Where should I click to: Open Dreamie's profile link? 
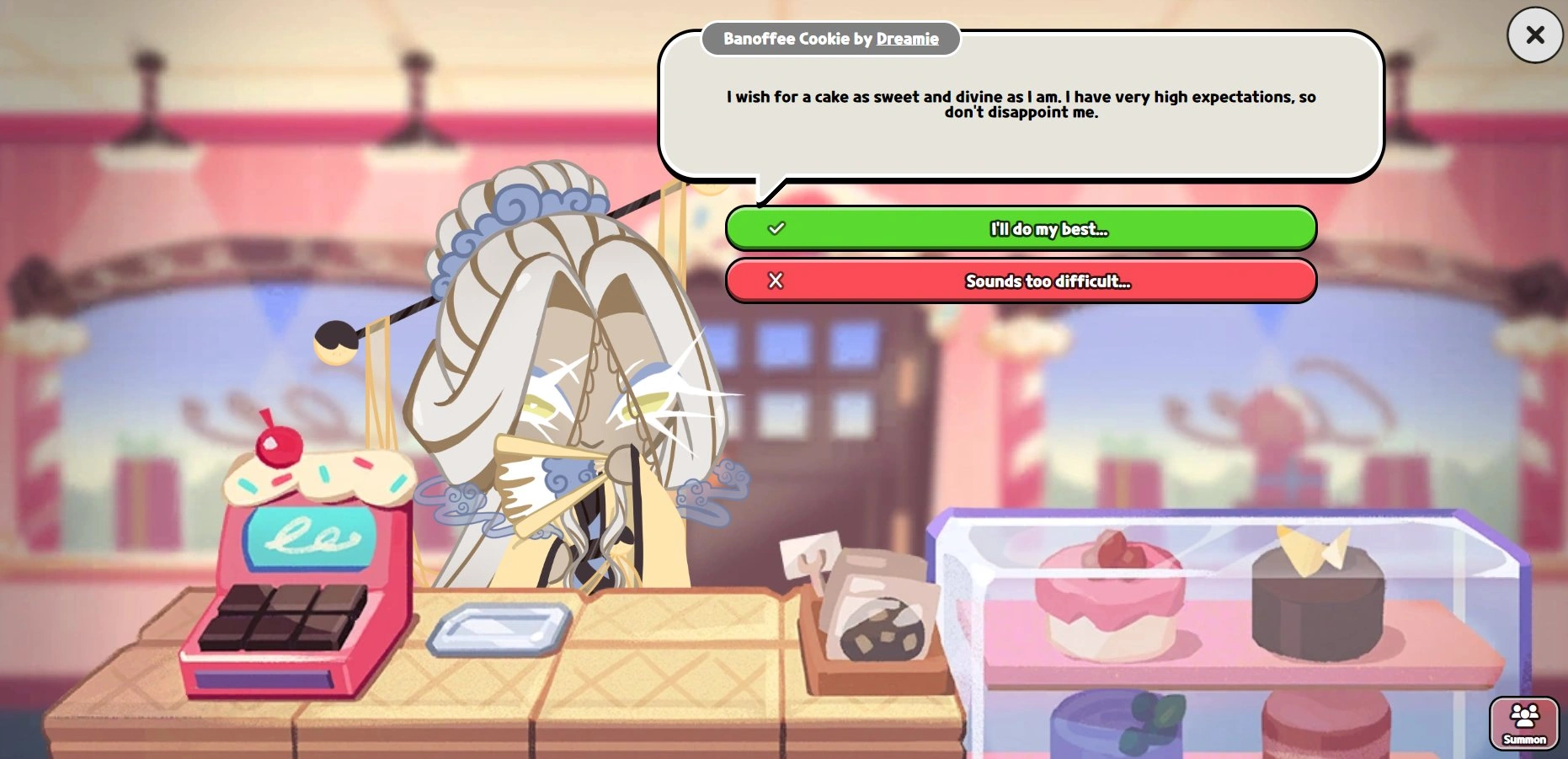pos(905,39)
